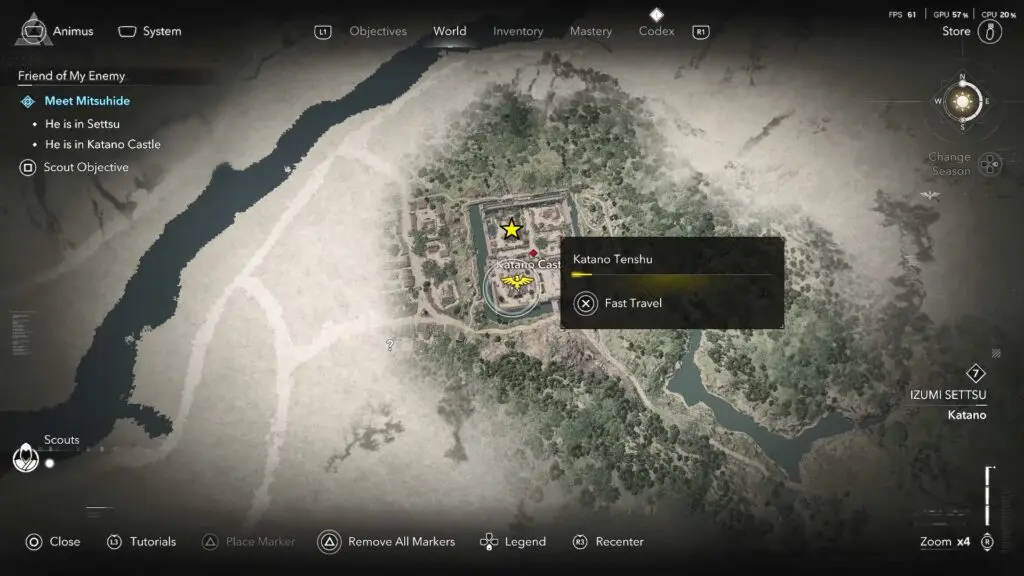The width and height of the screenshot is (1024, 576).
Task: Open the System menu
Action: (x=150, y=31)
